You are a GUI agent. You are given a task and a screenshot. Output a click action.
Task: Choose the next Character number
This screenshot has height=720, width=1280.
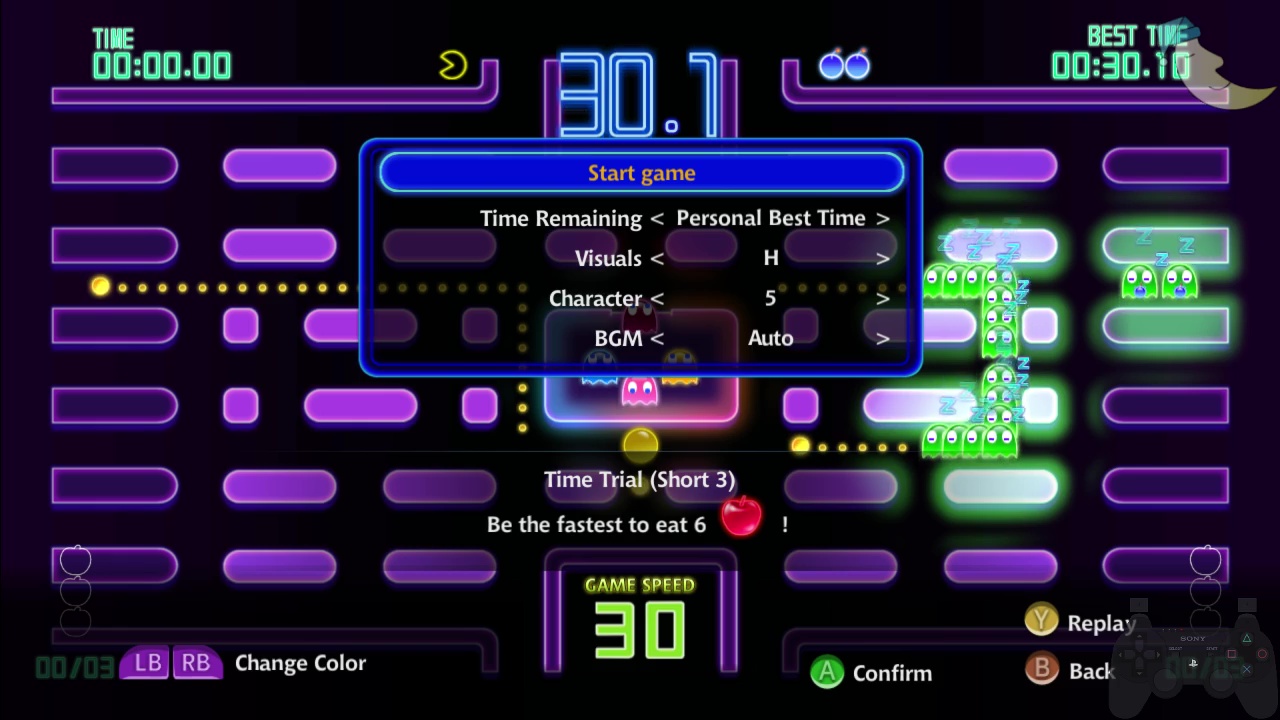882,298
